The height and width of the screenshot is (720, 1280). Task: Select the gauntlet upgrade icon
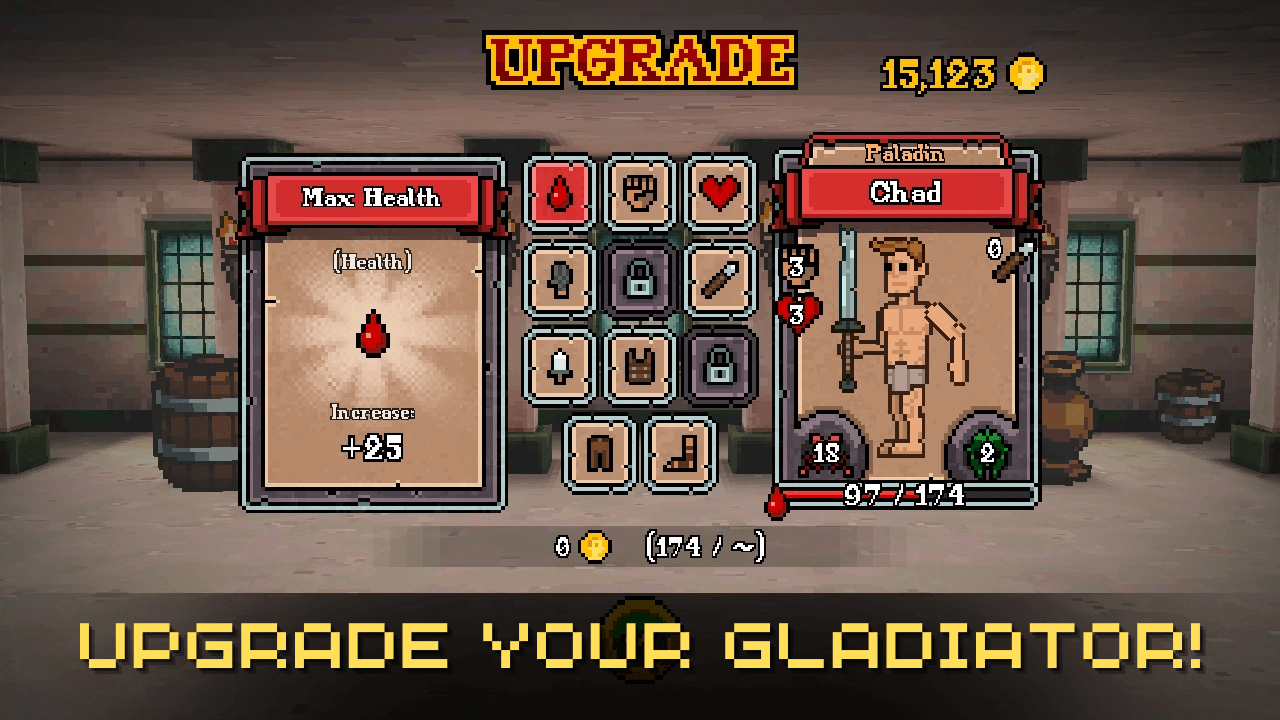558,278
